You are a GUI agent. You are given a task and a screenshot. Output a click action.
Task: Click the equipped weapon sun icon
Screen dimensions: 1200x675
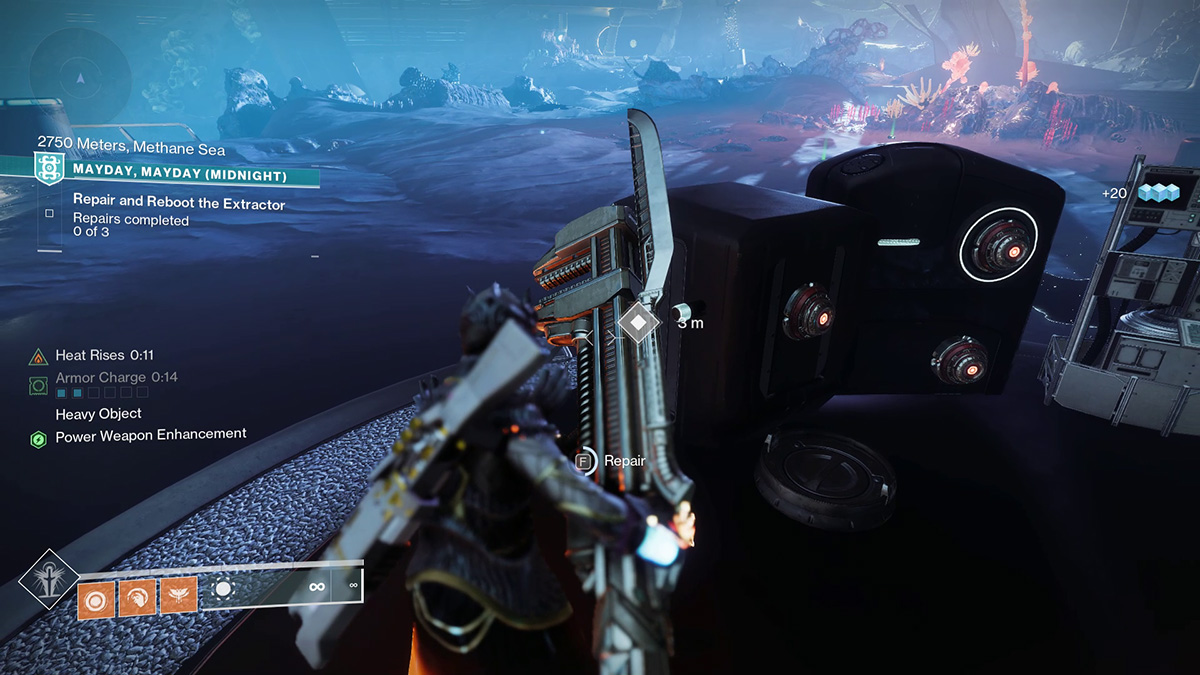(x=223, y=590)
